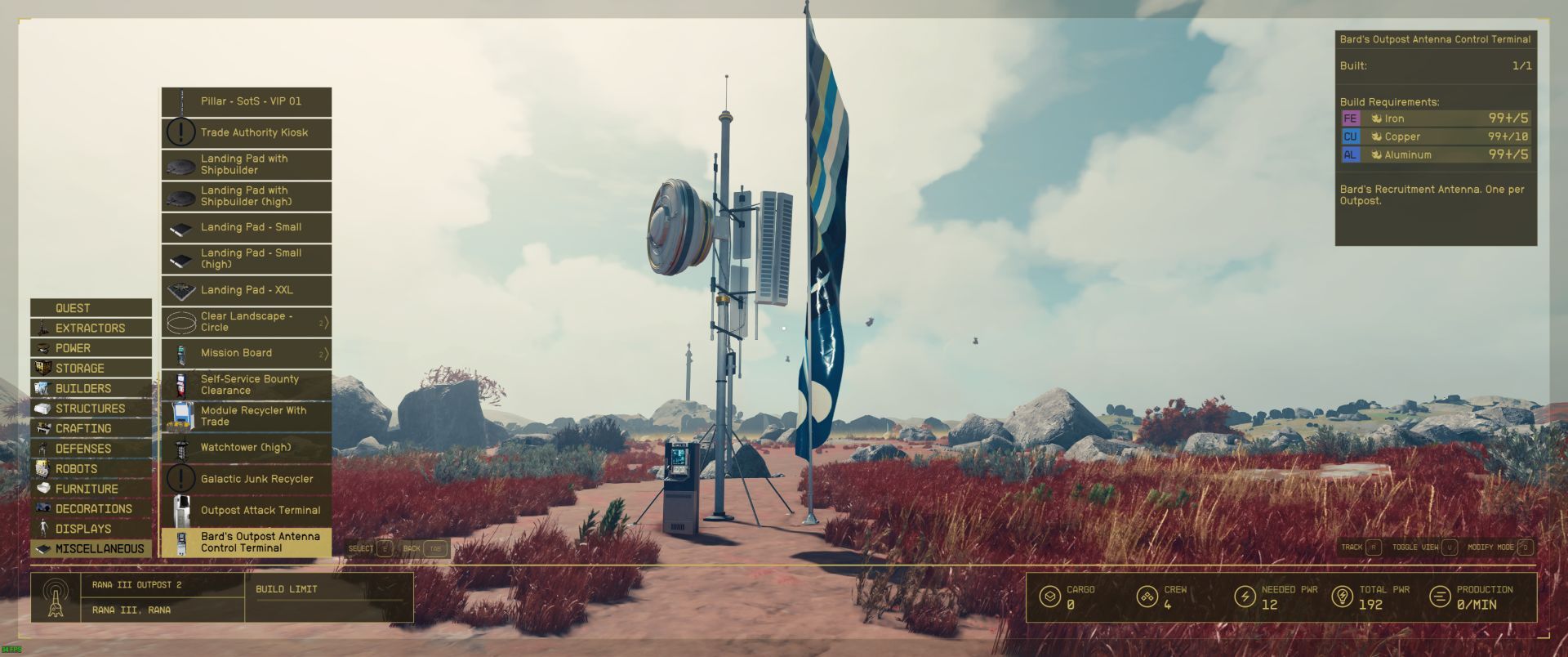
Task: Select the Total PWR lightbulb icon
Action: tap(1343, 597)
